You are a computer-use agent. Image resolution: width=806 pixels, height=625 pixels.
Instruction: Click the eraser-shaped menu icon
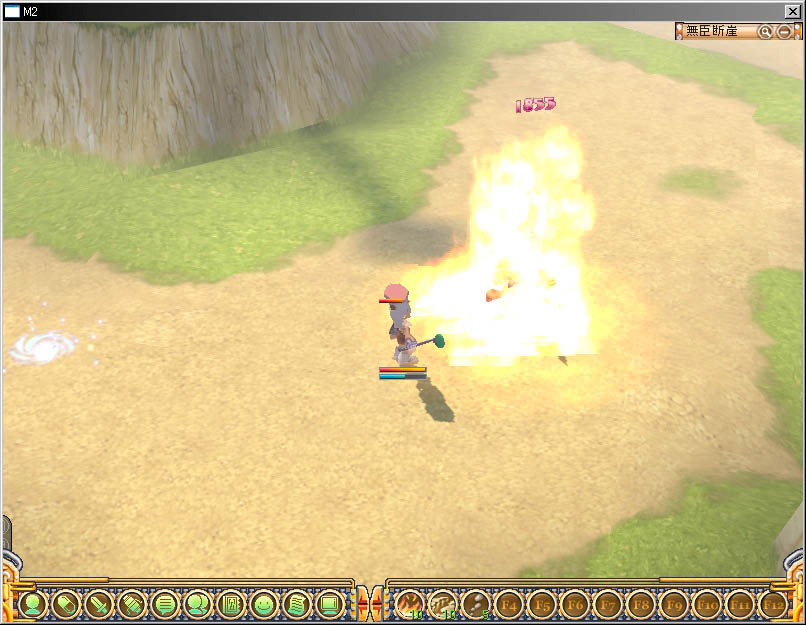[x=66, y=604]
